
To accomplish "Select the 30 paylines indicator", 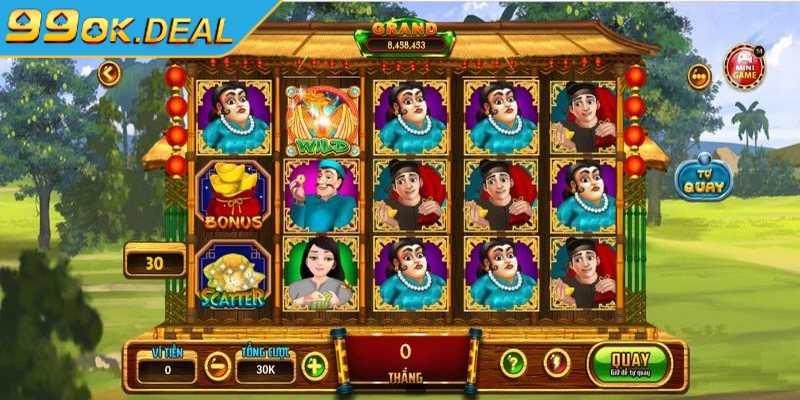I will pos(154,262).
